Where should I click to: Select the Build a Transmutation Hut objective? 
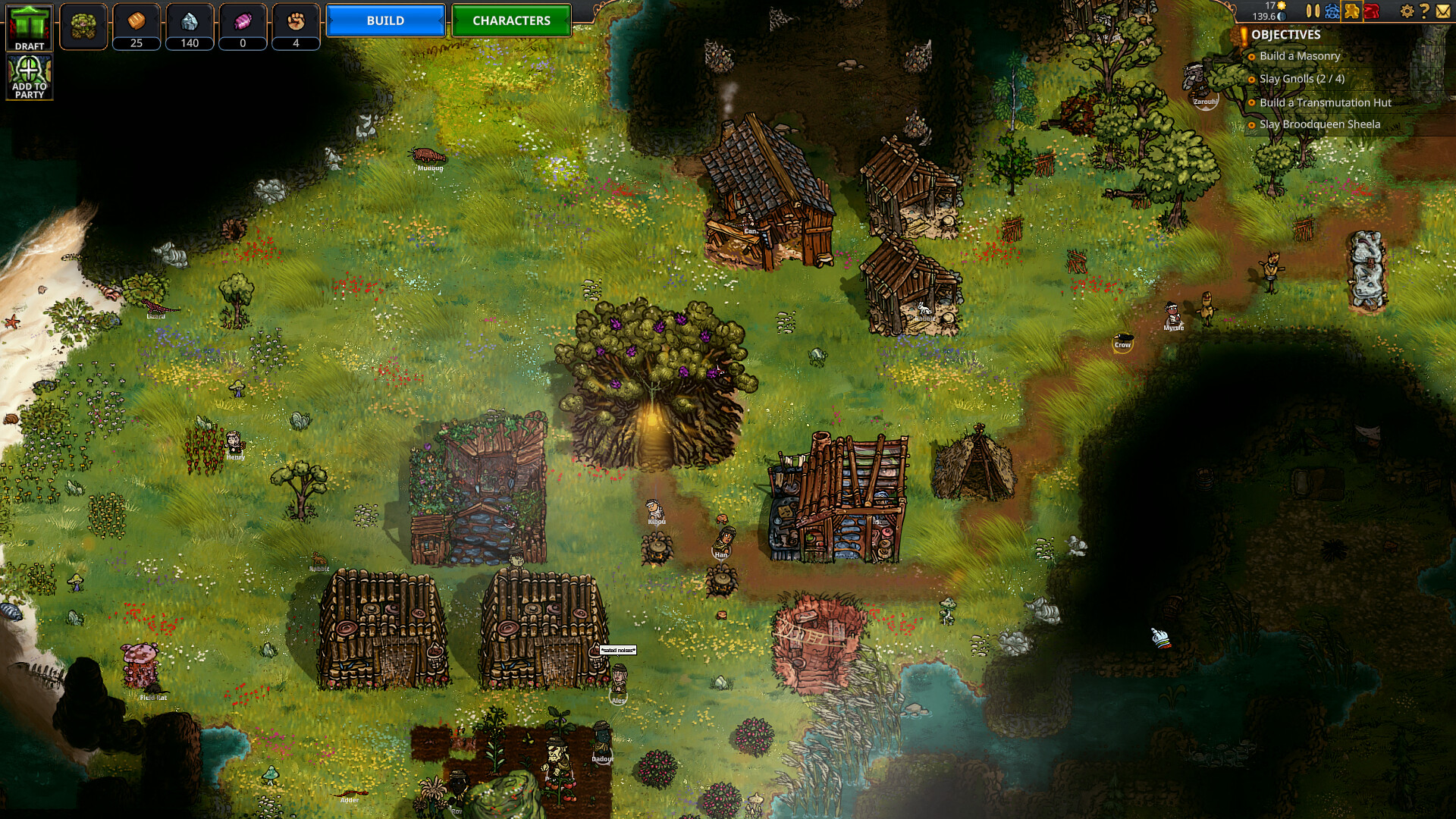tap(1325, 102)
